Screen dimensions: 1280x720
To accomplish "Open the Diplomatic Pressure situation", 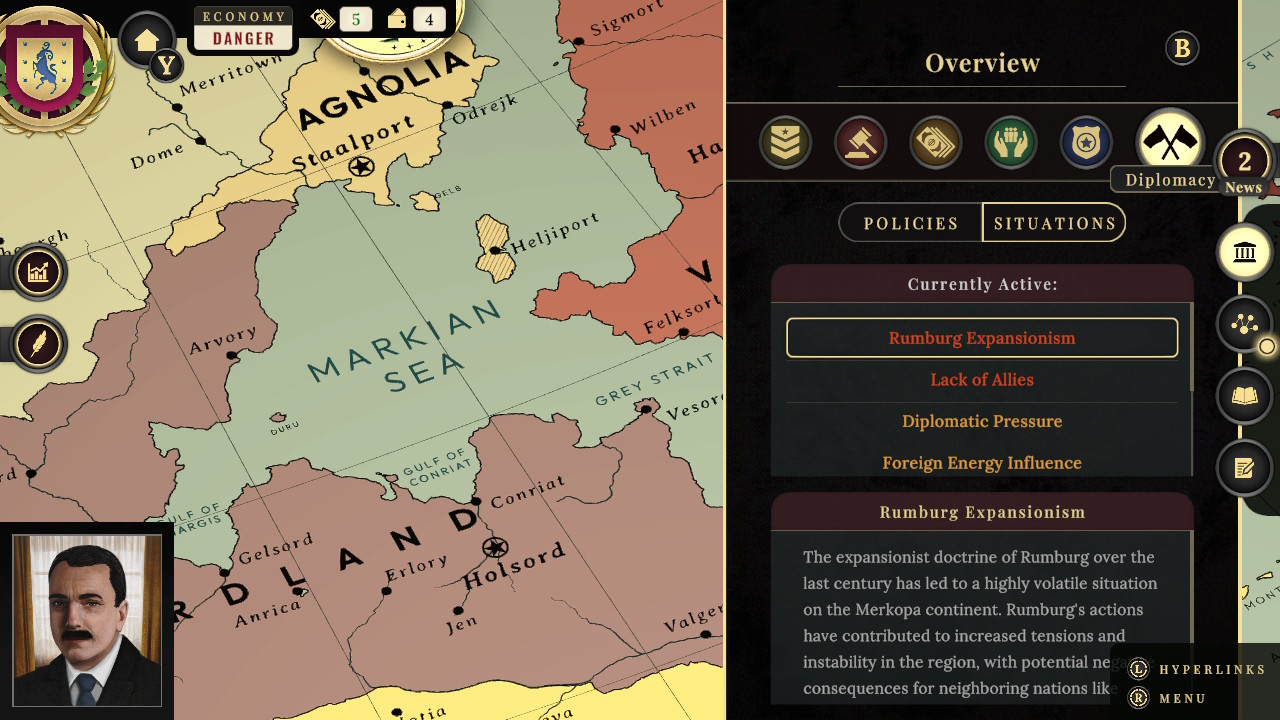I will (x=982, y=421).
